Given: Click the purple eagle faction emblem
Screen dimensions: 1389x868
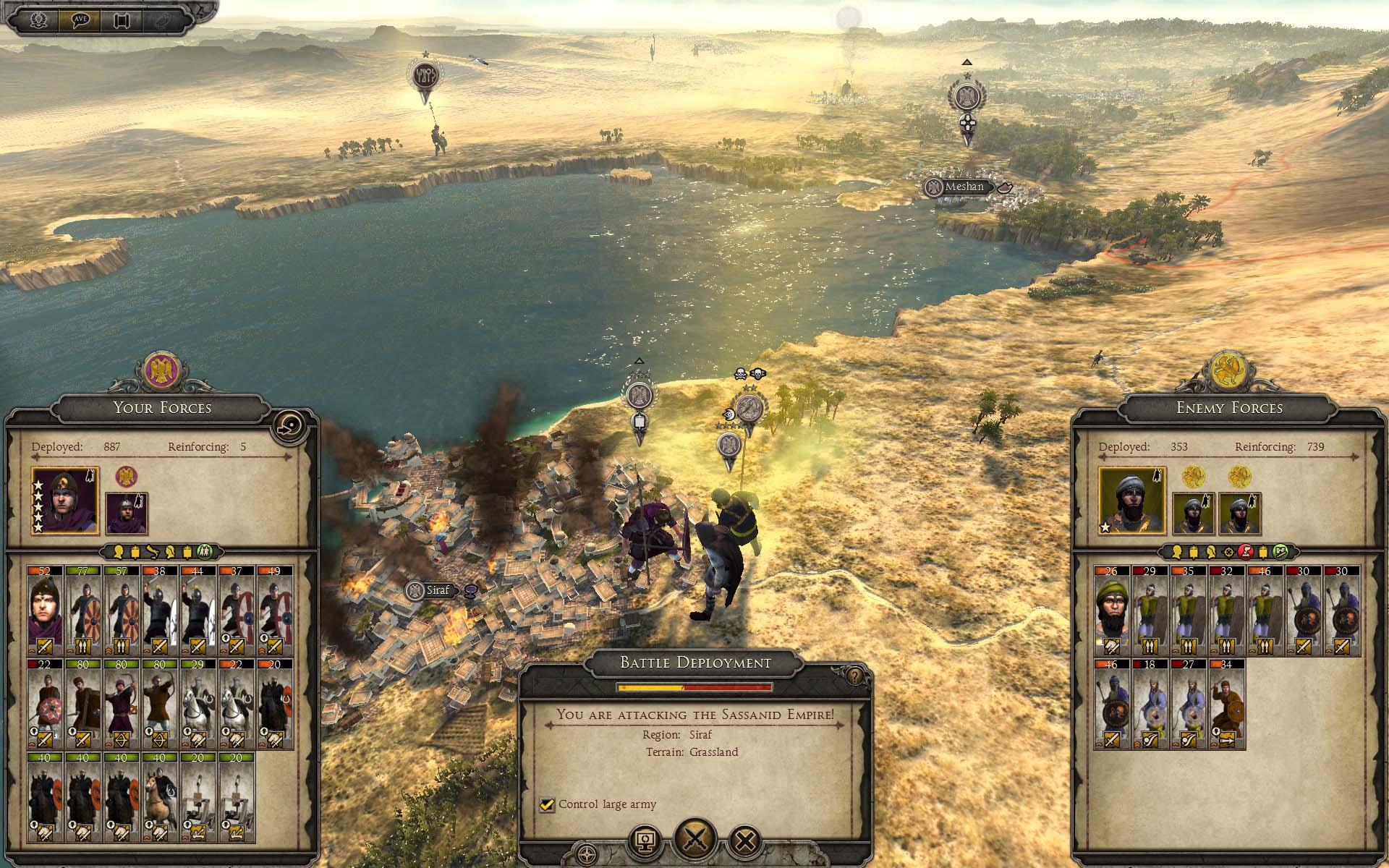Looking at the screenshot, I should 161,370.
